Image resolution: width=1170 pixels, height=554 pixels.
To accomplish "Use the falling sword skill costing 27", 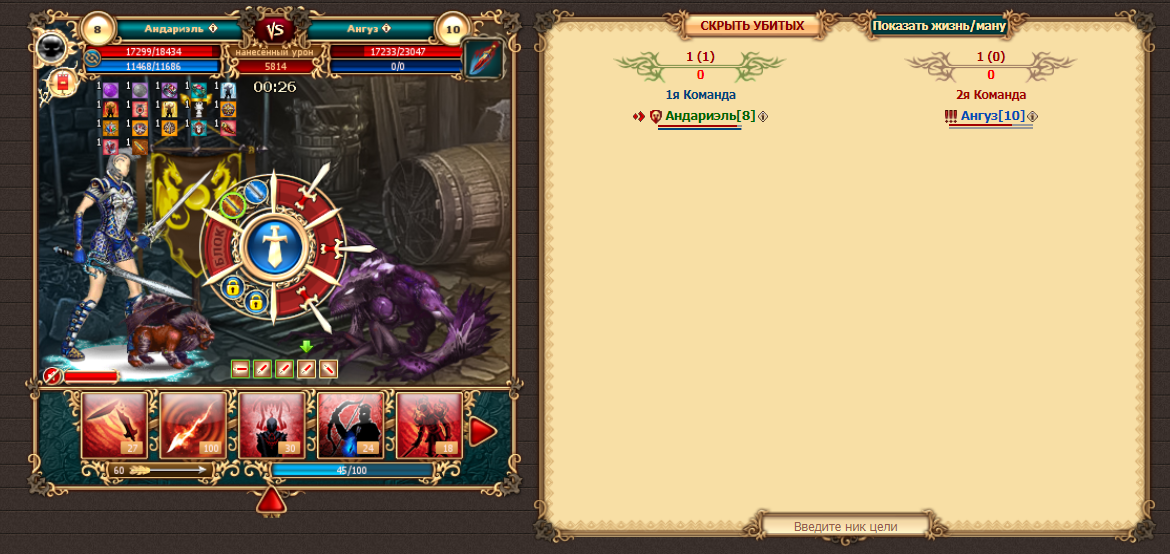I will 114,424.
